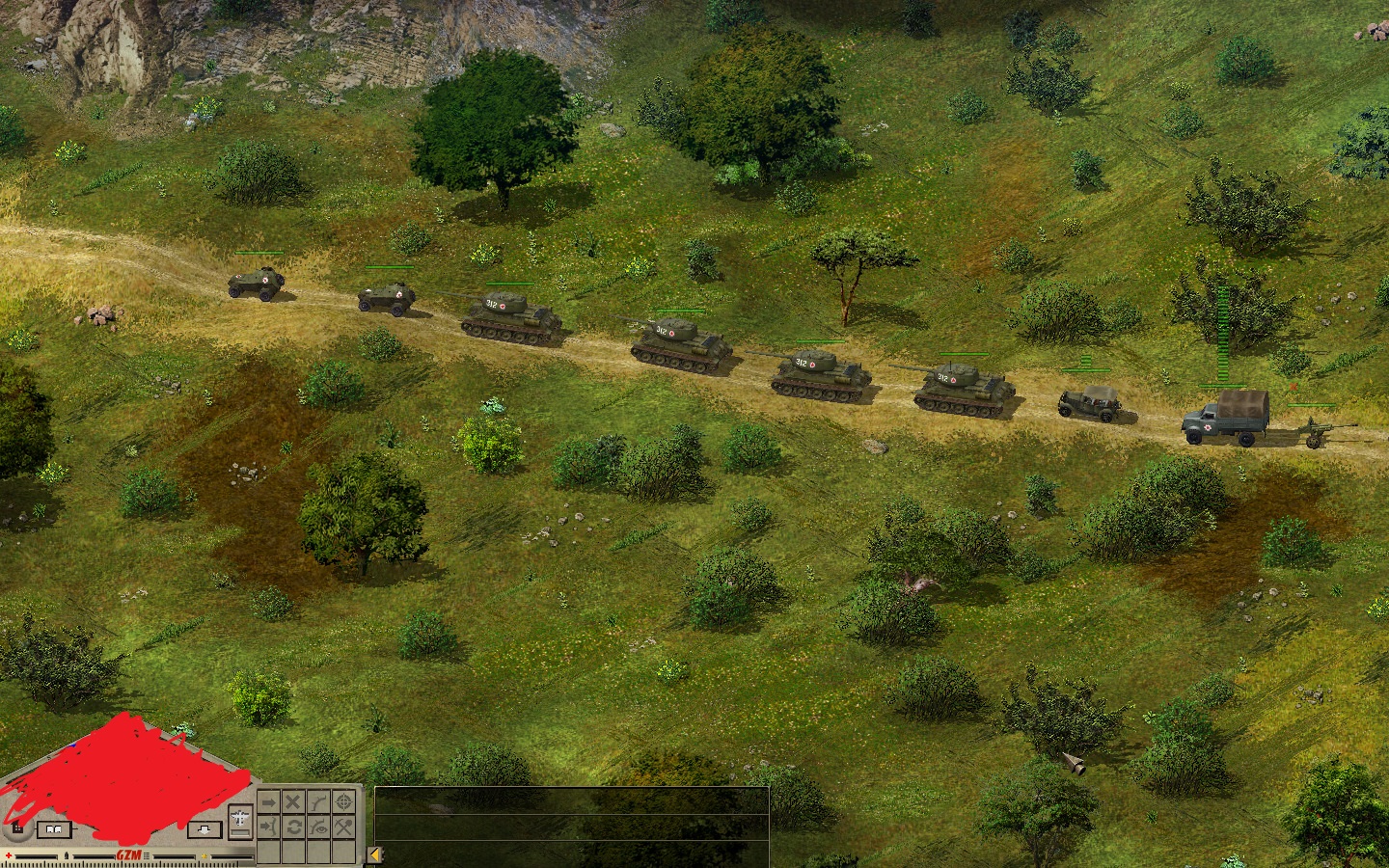Select the curved-line command button
Screen dimensions: 1389x868
pyautogui.click(x=318, y=802)
